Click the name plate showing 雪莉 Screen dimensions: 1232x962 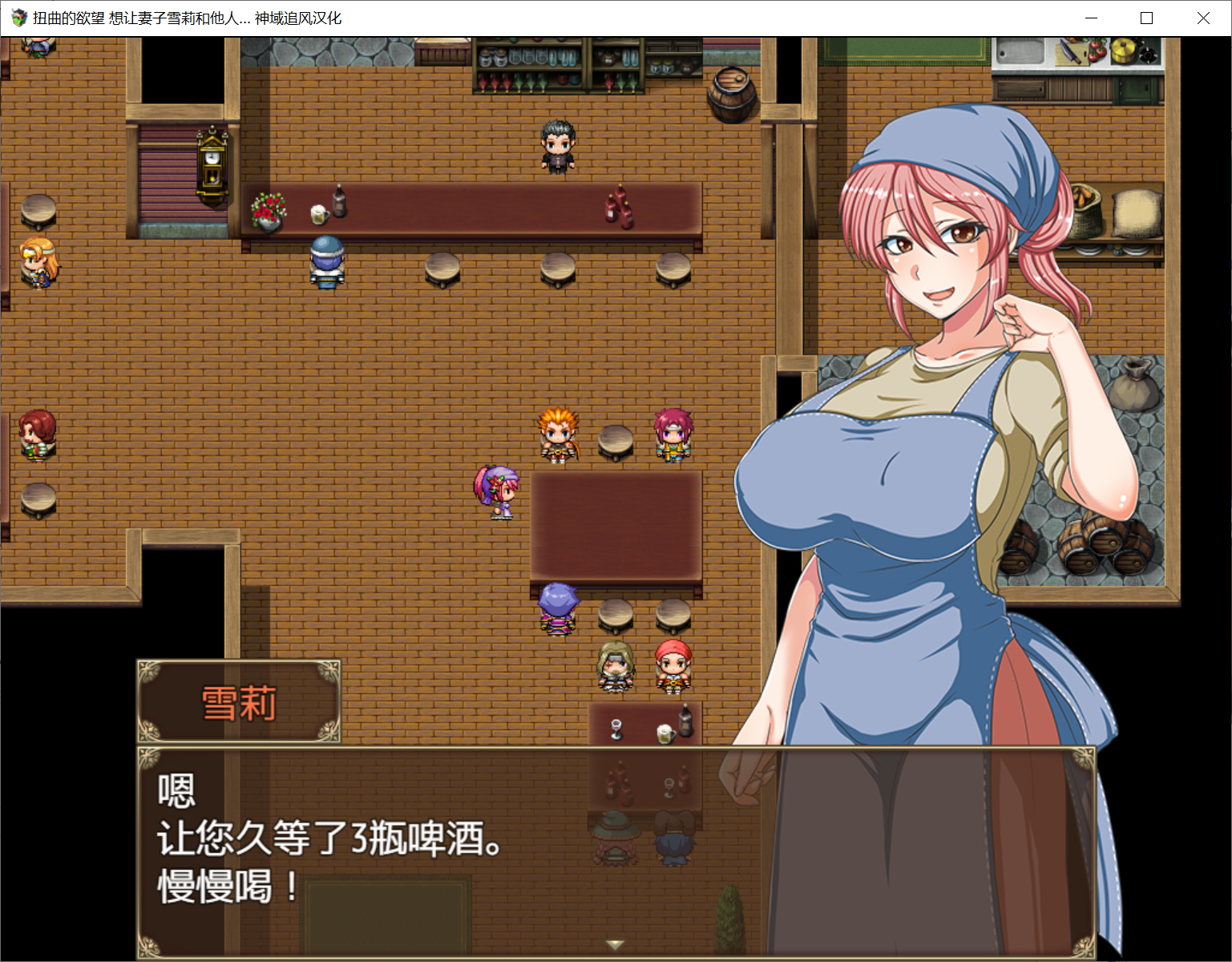[x=238, y=701]
